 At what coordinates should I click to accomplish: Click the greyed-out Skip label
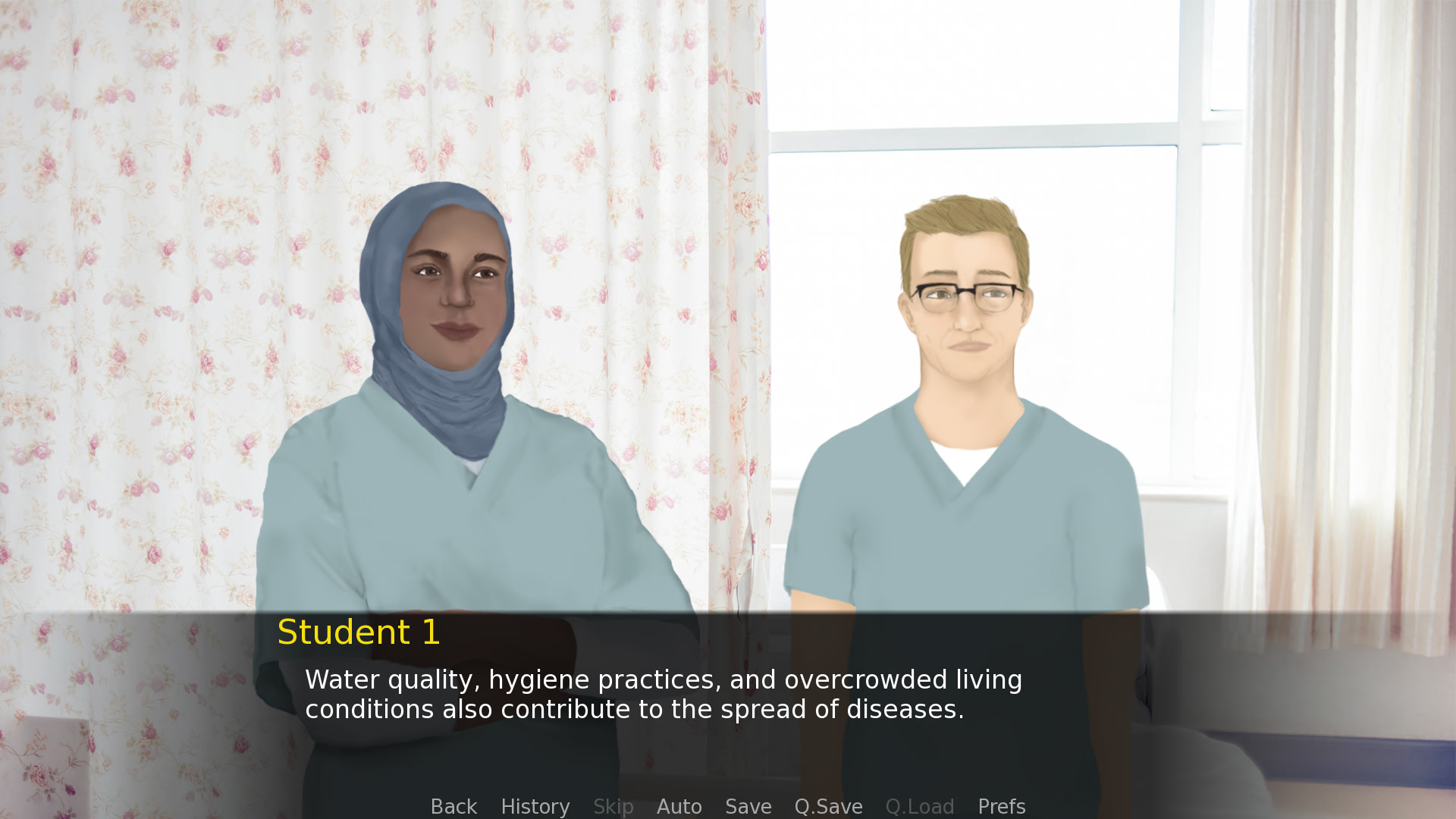[613, 807]
